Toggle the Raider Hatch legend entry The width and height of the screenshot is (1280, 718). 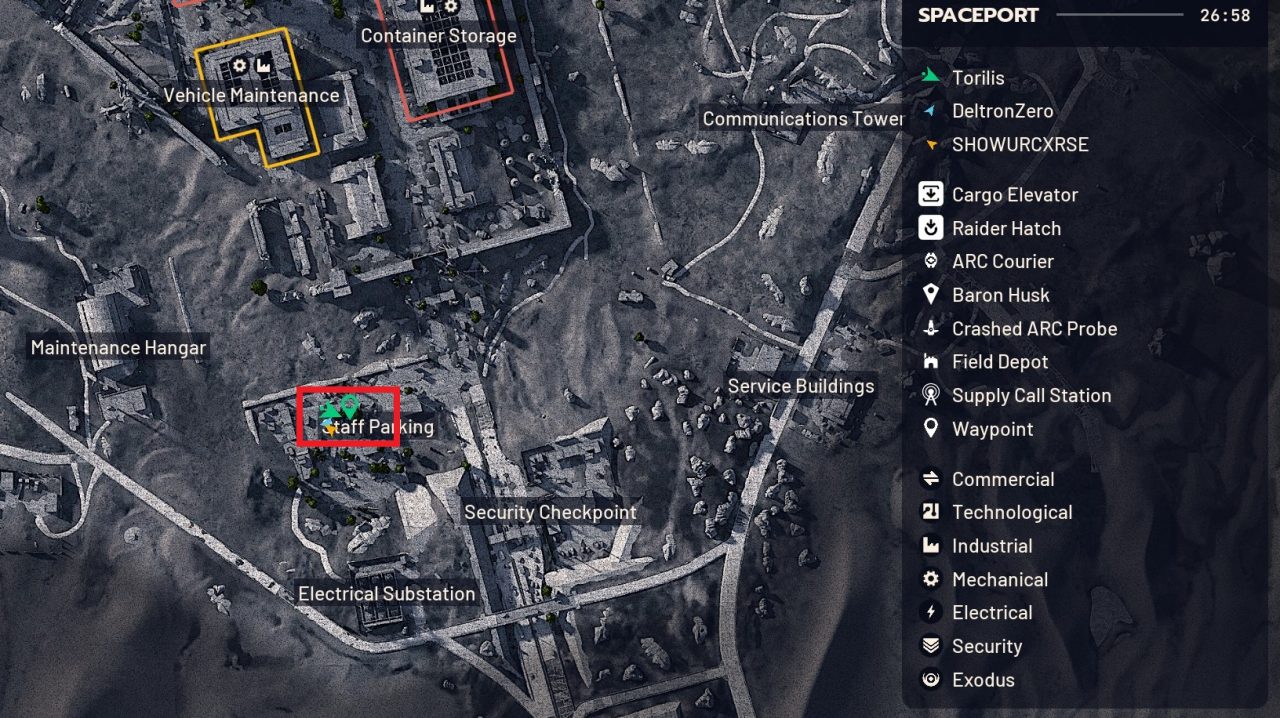pyautogui.click(x=1006, y=228)
